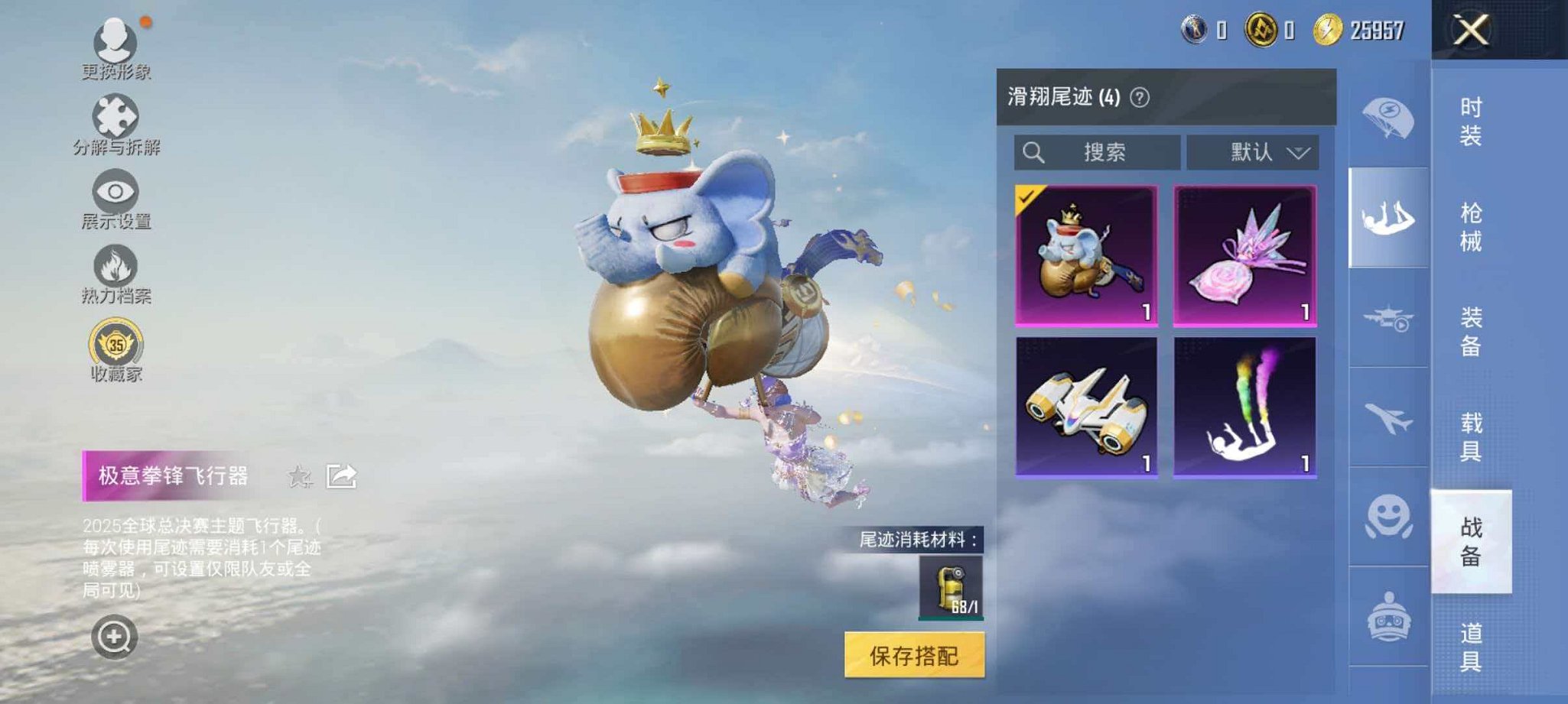
Task: Open the 默认 sorting dropdown
Action: (x=1253, y=152)
